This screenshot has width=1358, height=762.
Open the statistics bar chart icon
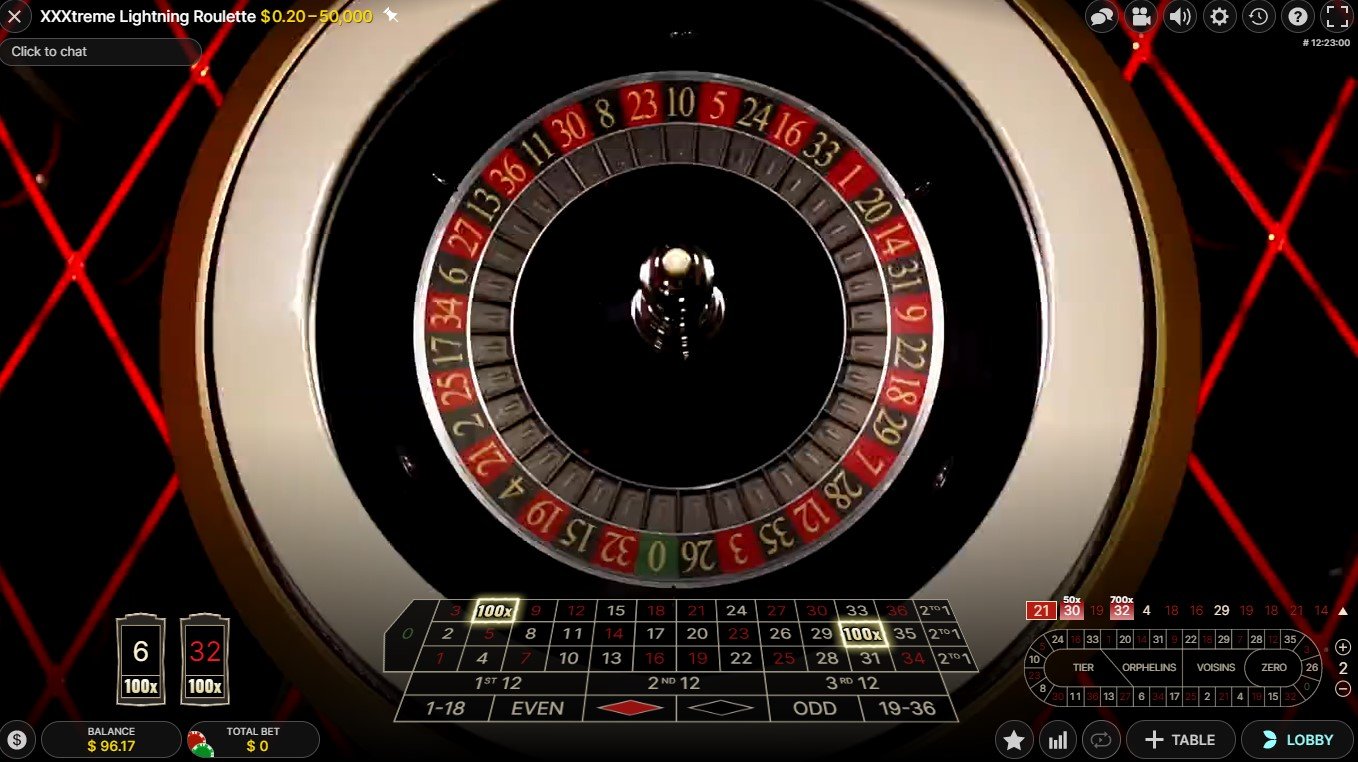(x=1057, y=740)
